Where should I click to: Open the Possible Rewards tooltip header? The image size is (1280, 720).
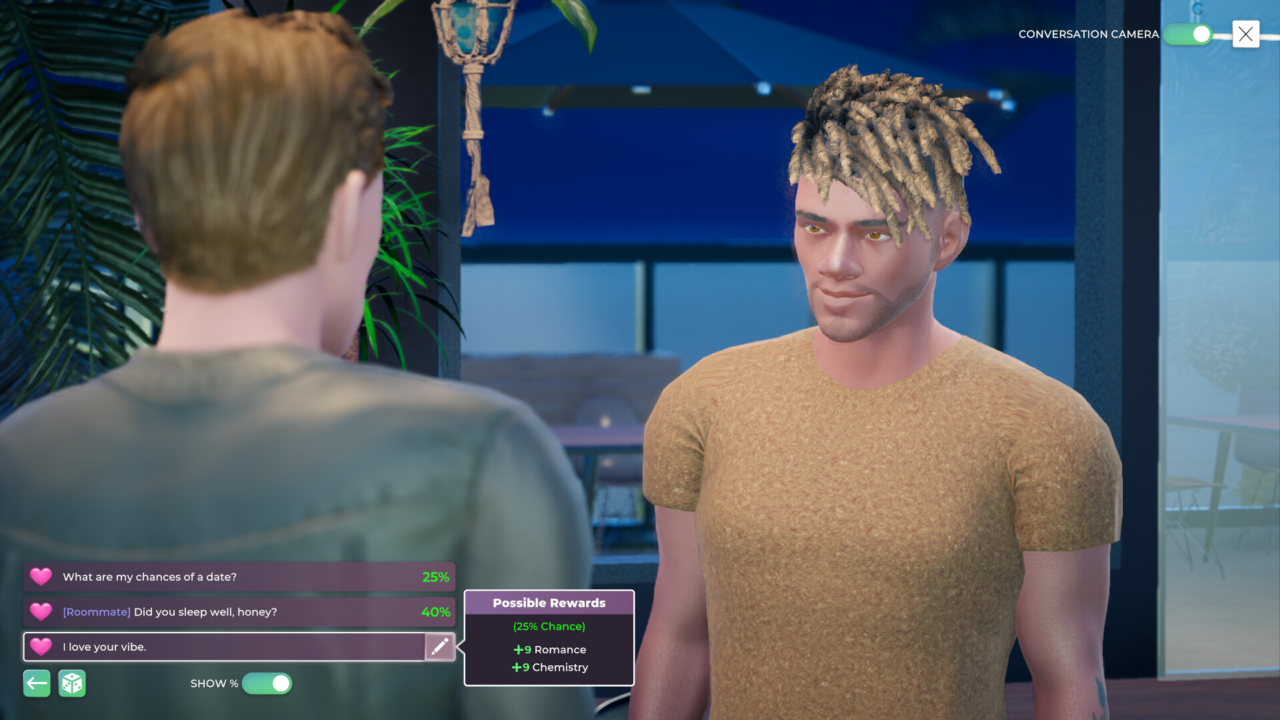coord(549,602)
